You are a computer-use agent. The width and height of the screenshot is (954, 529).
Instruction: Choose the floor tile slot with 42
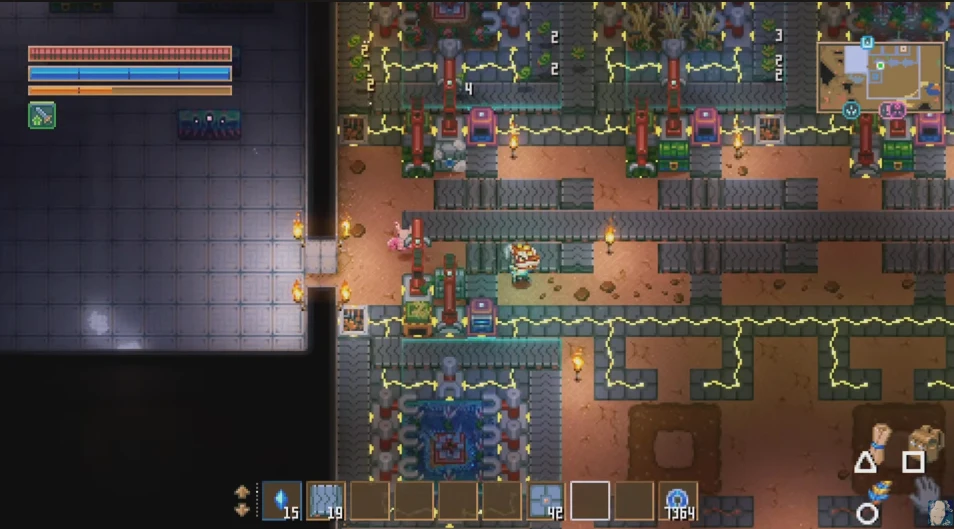(545, 500)
